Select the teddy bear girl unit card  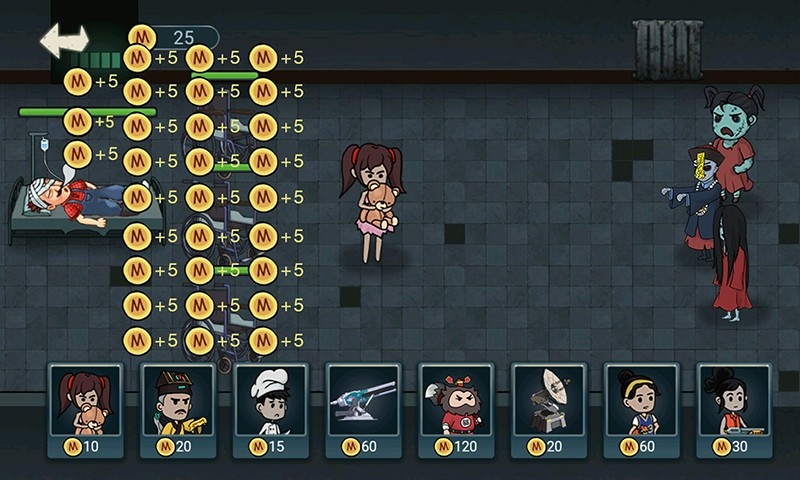tap(85, 410)
